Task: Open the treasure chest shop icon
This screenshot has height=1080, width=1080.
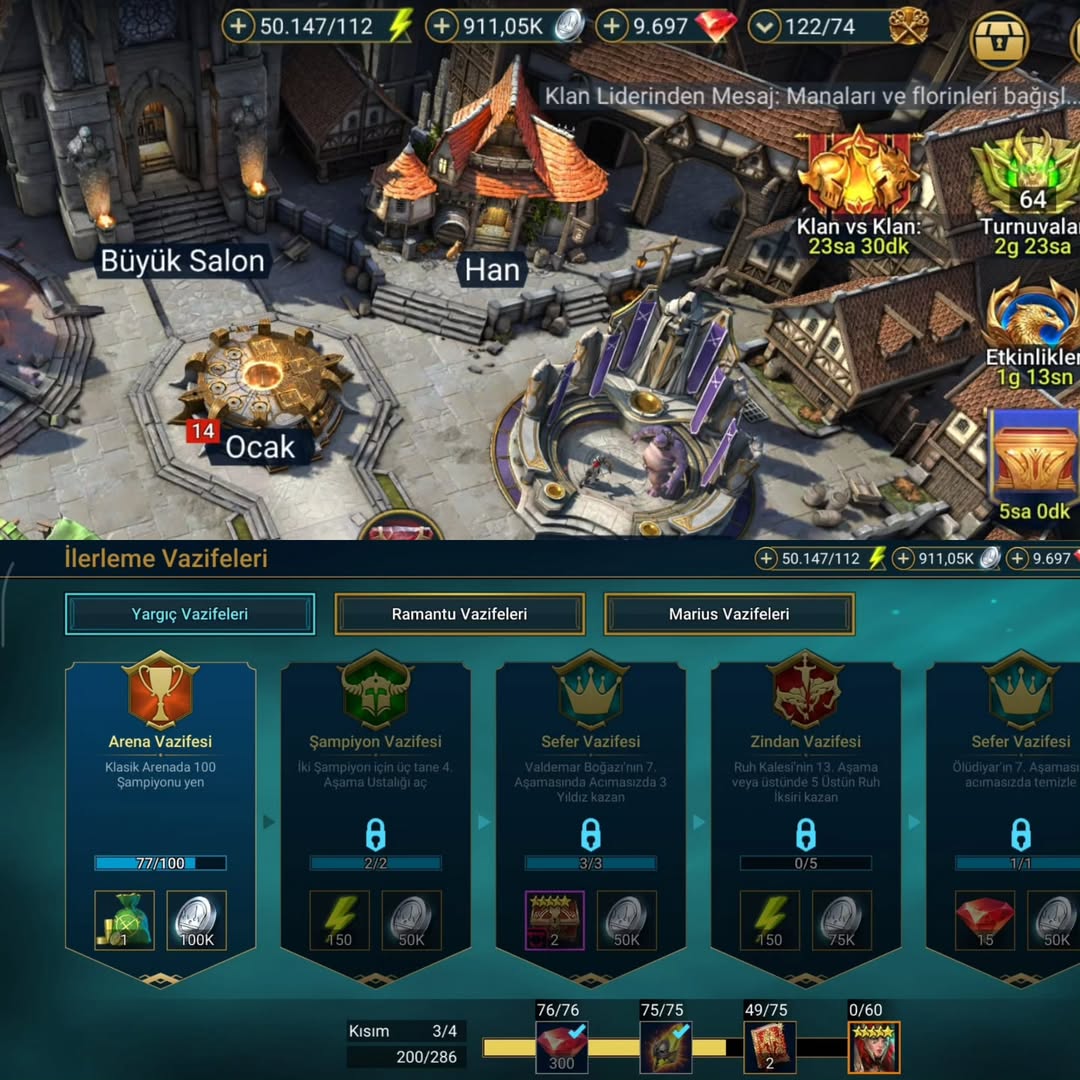Action: [1000, 40]
